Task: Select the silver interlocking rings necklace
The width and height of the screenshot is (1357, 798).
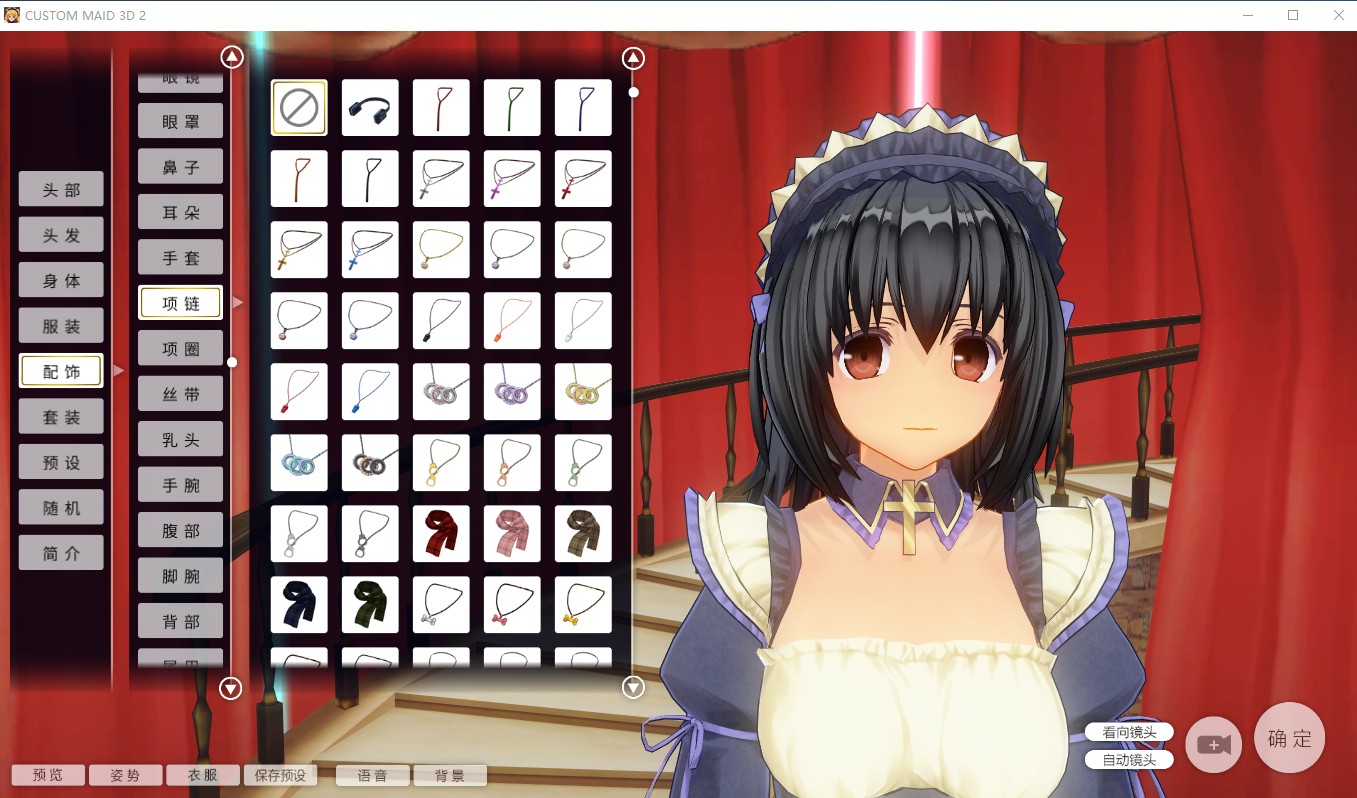Action: 441,391
